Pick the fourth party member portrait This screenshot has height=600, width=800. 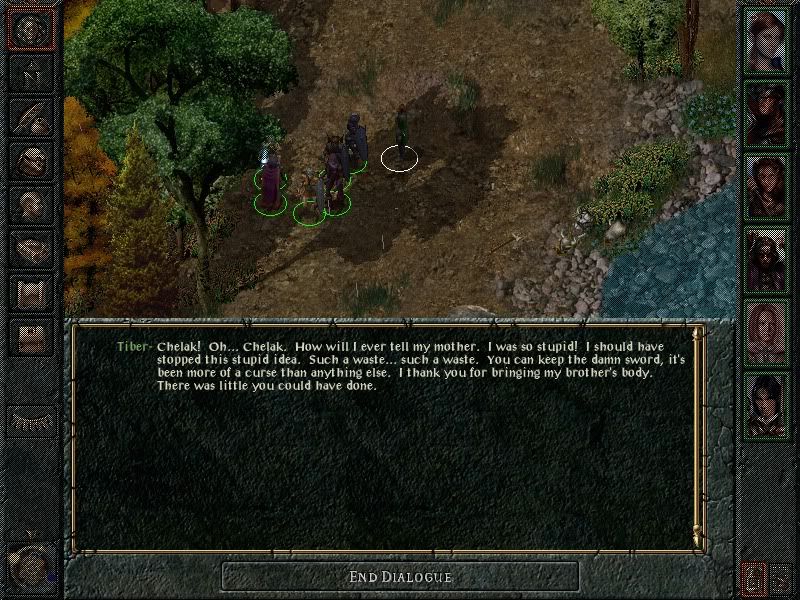tap(768, 259)
